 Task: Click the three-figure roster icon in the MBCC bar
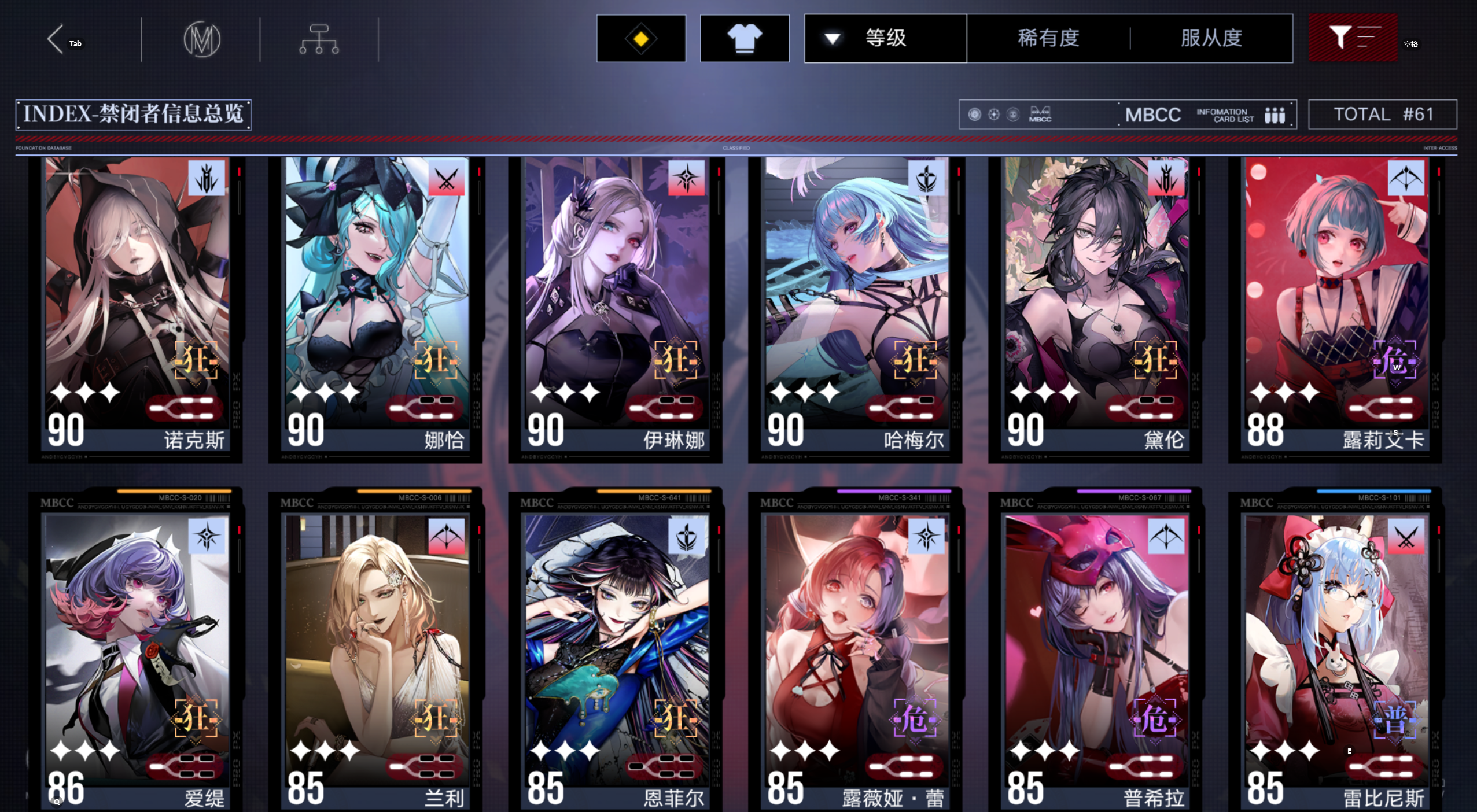point(1275,114)
